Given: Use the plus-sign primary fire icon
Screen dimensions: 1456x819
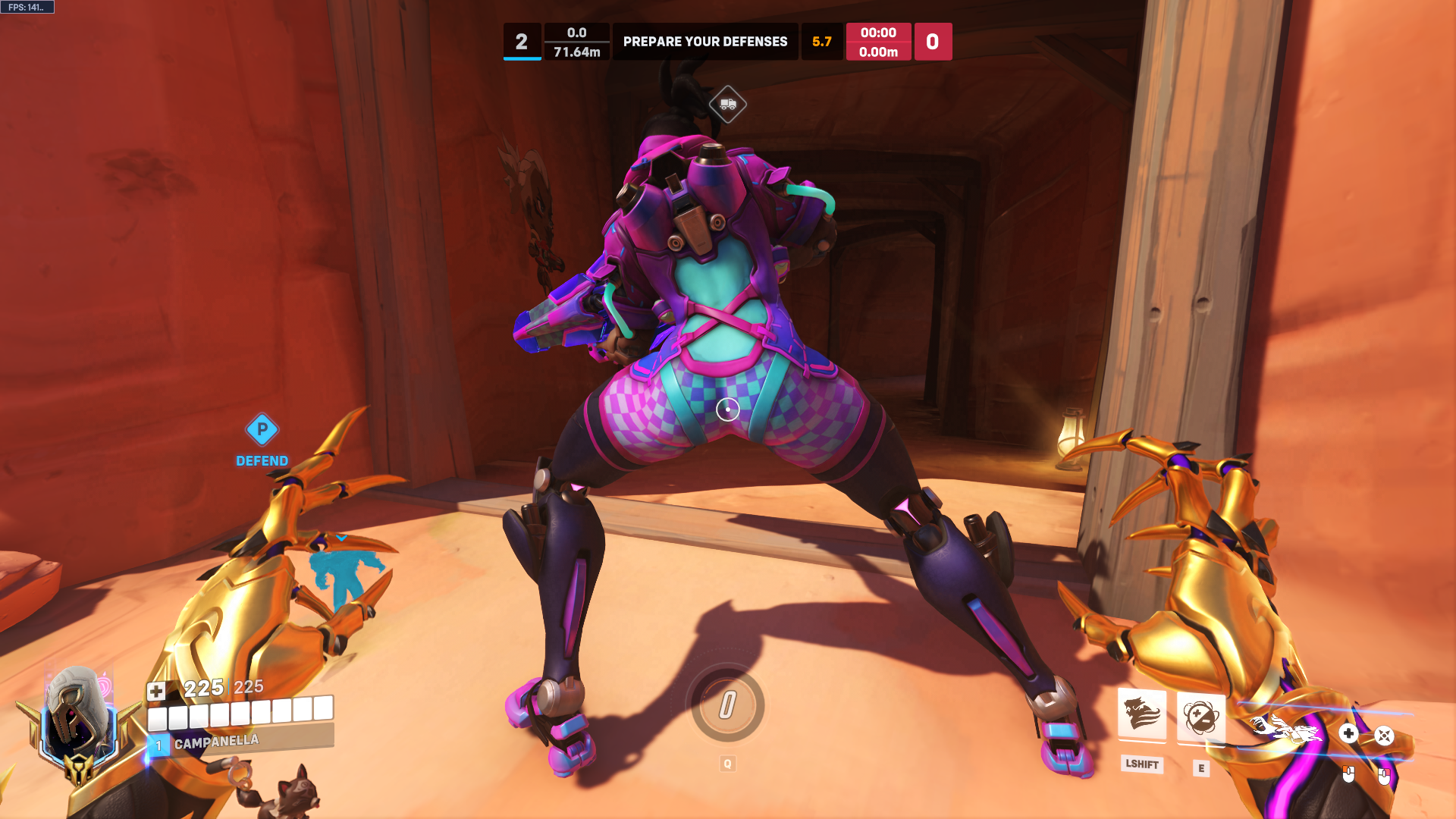Looking at the screenshot, I should (x=1348, y=733).
